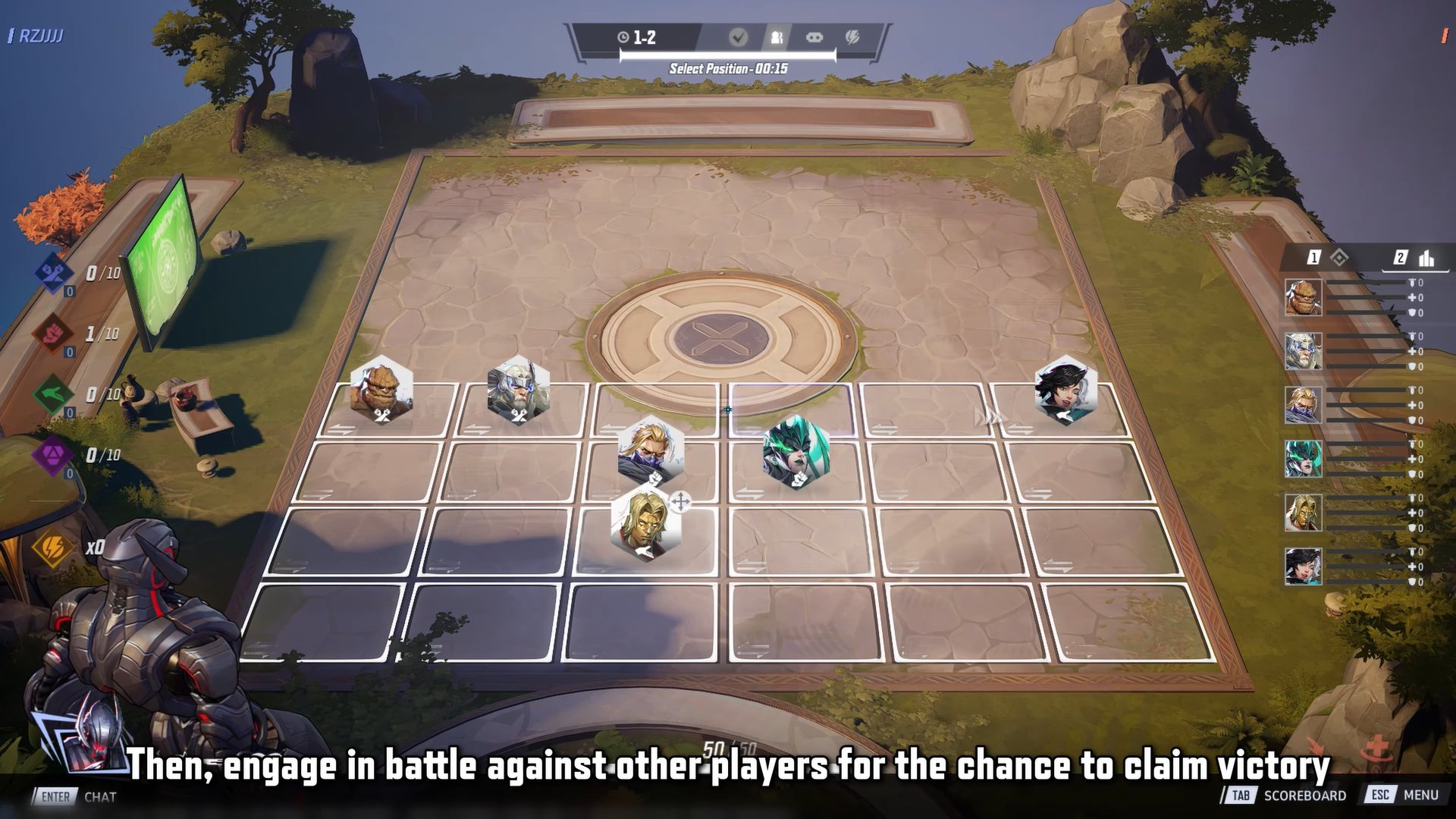
Task: Click the diamond icon beside tab 1
Action: point(1340,259)
